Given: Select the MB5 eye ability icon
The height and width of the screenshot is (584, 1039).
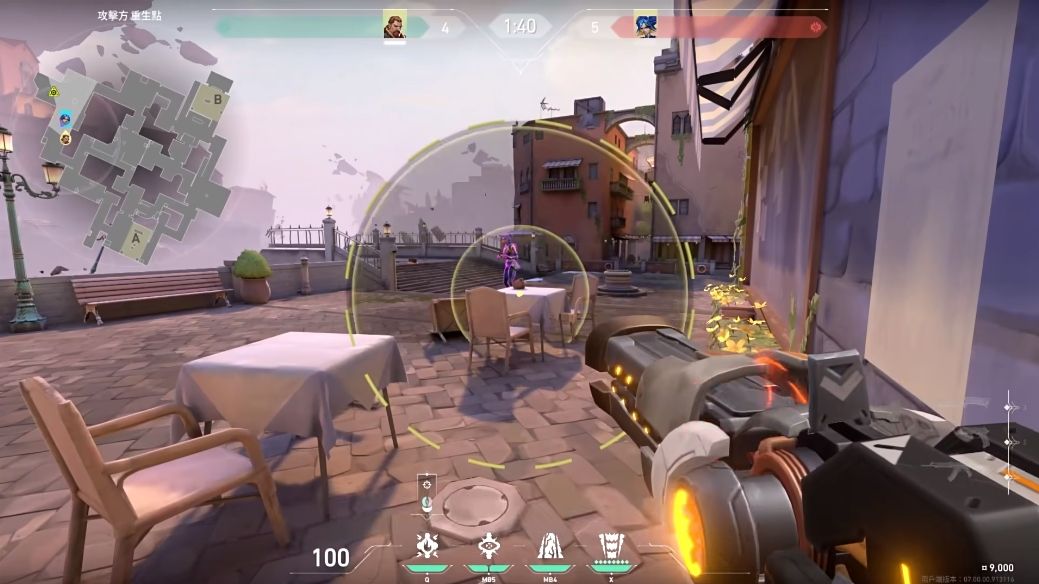Looking at the screenshot, I should tap(488, 546).
